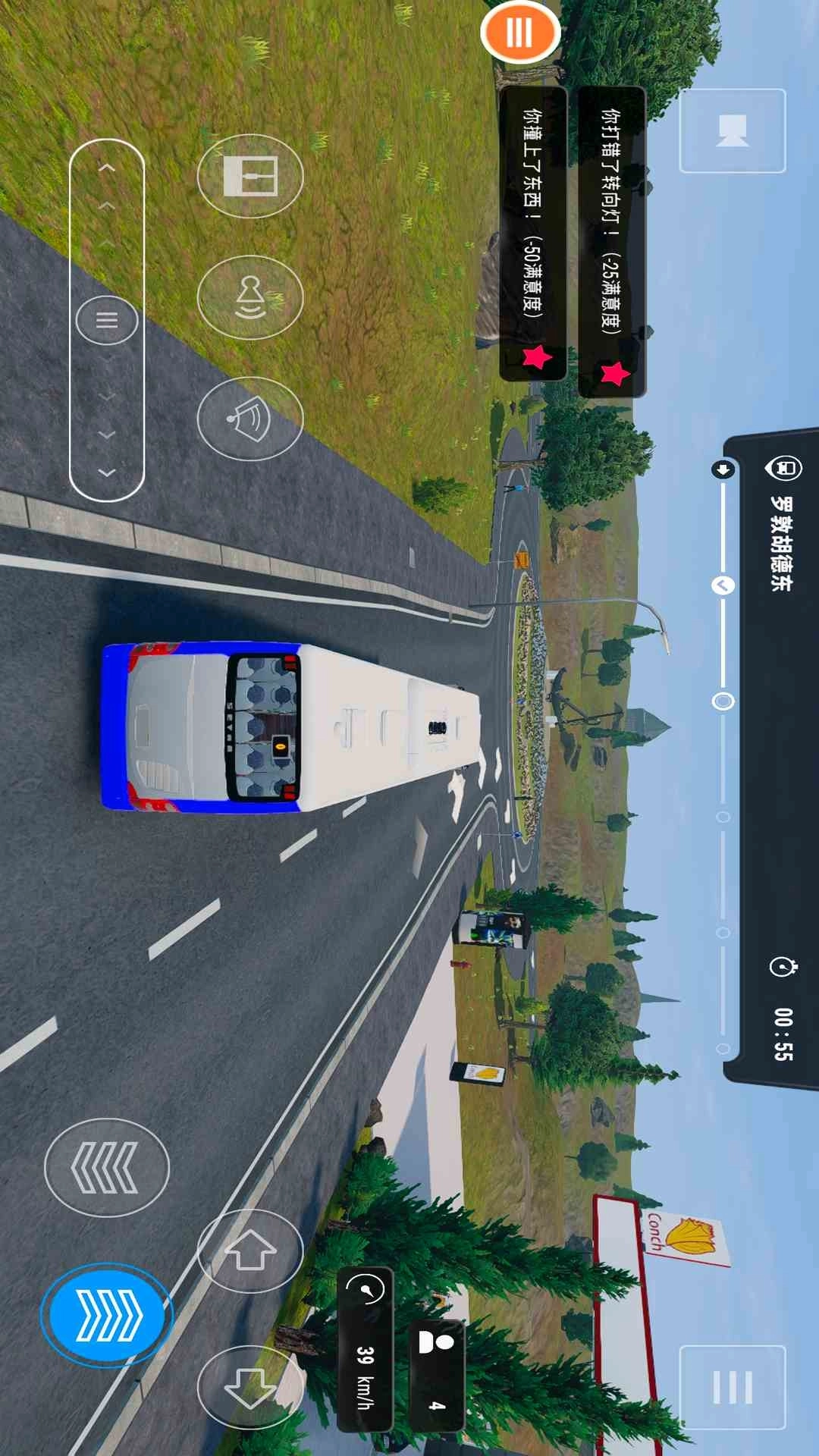Tap the downward-pointing outlined arrow button
This screenshot has height=1456, width=819.
[x=250, y=1387]
